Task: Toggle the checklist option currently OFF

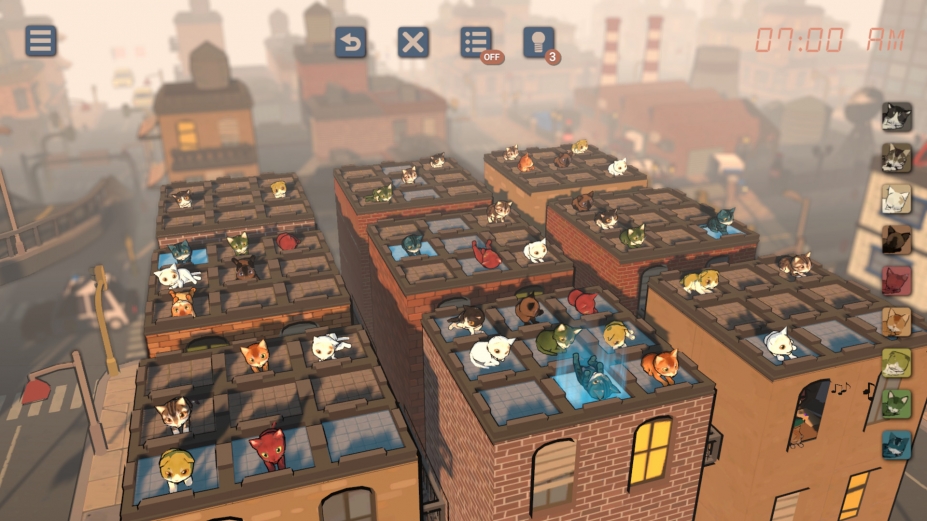Action: 476,42
